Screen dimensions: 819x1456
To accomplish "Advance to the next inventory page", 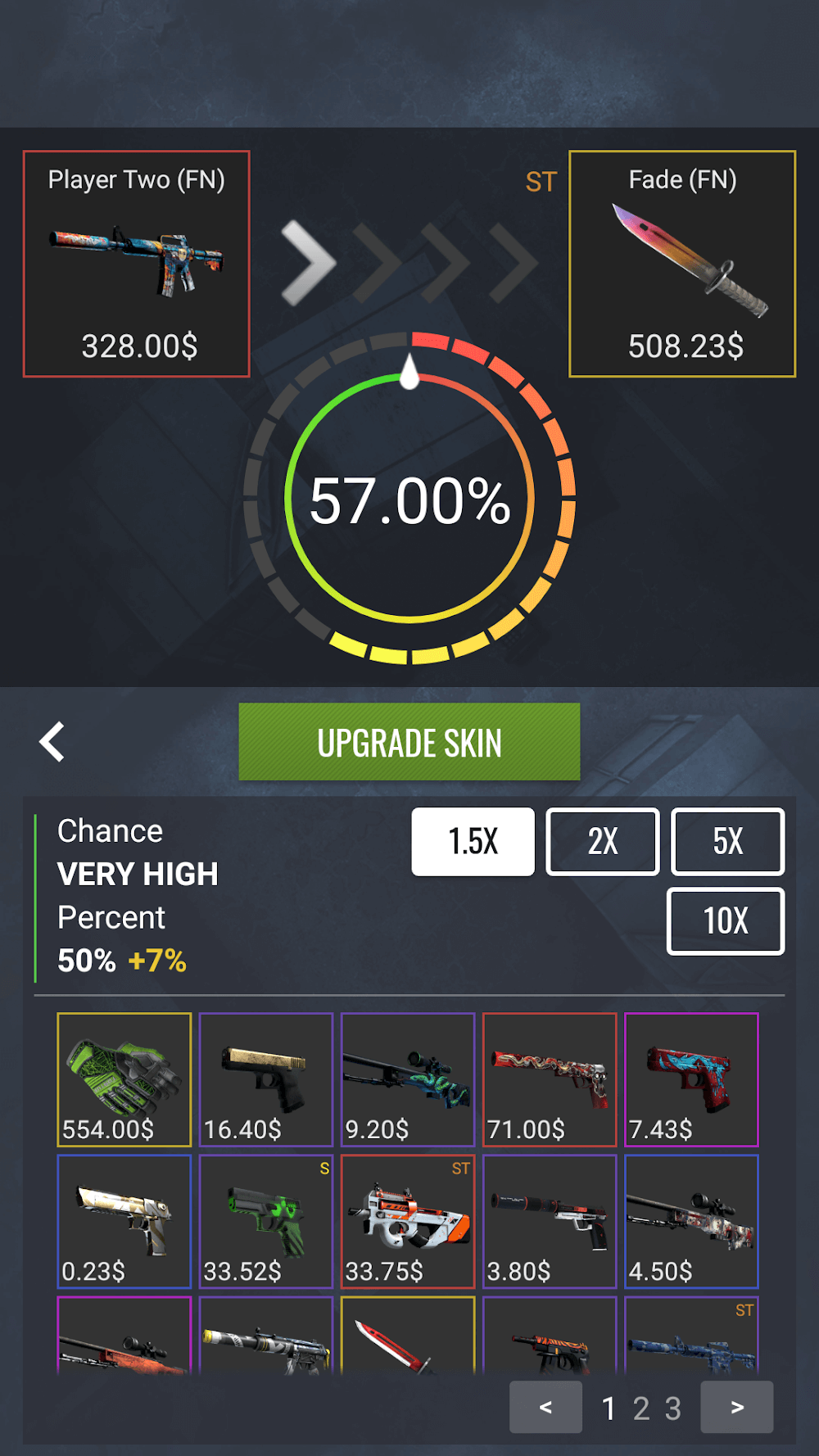I will click(737, 1407).
